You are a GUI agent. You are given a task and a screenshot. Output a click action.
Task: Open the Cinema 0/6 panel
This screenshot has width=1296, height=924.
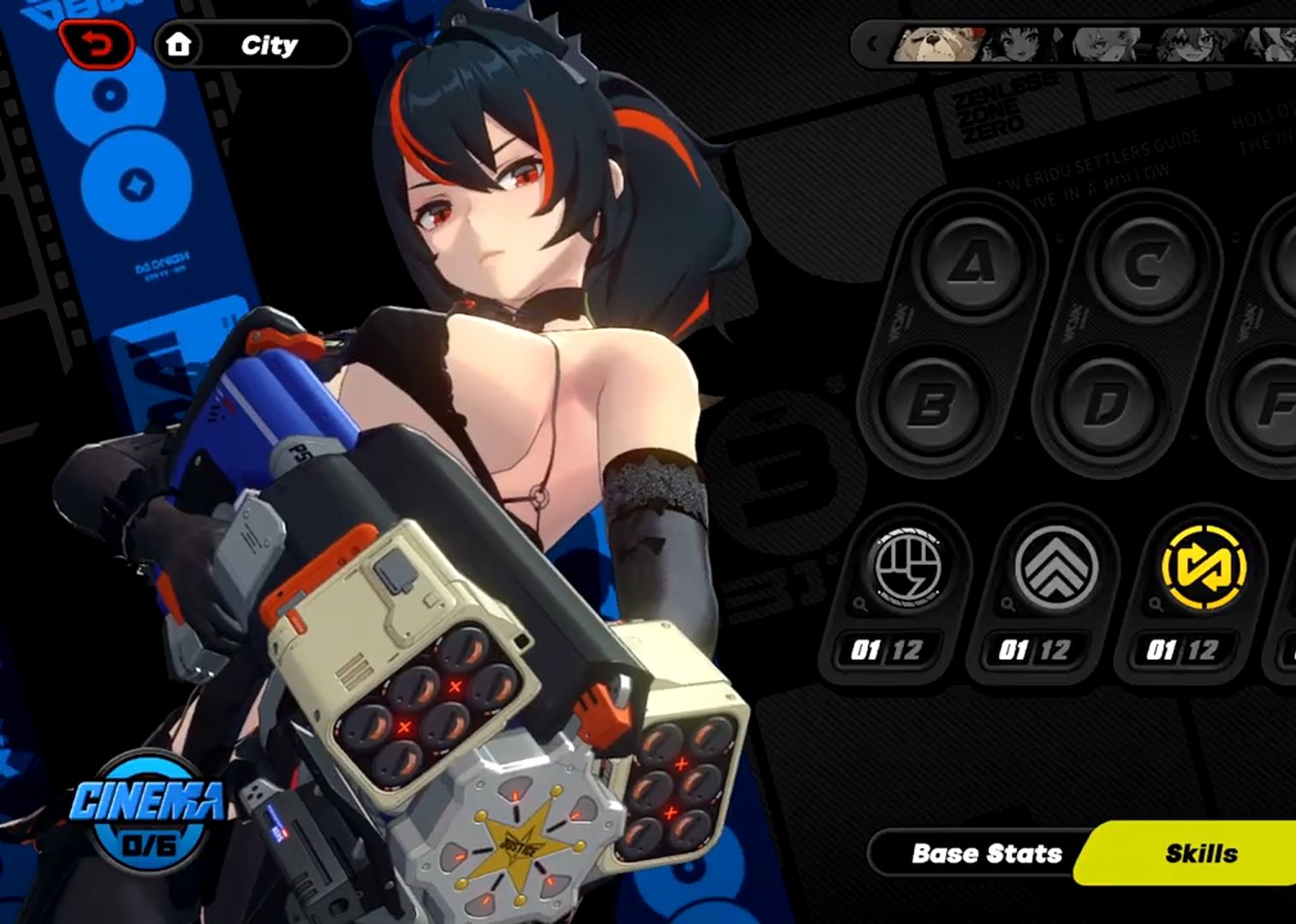pos(148,810)
